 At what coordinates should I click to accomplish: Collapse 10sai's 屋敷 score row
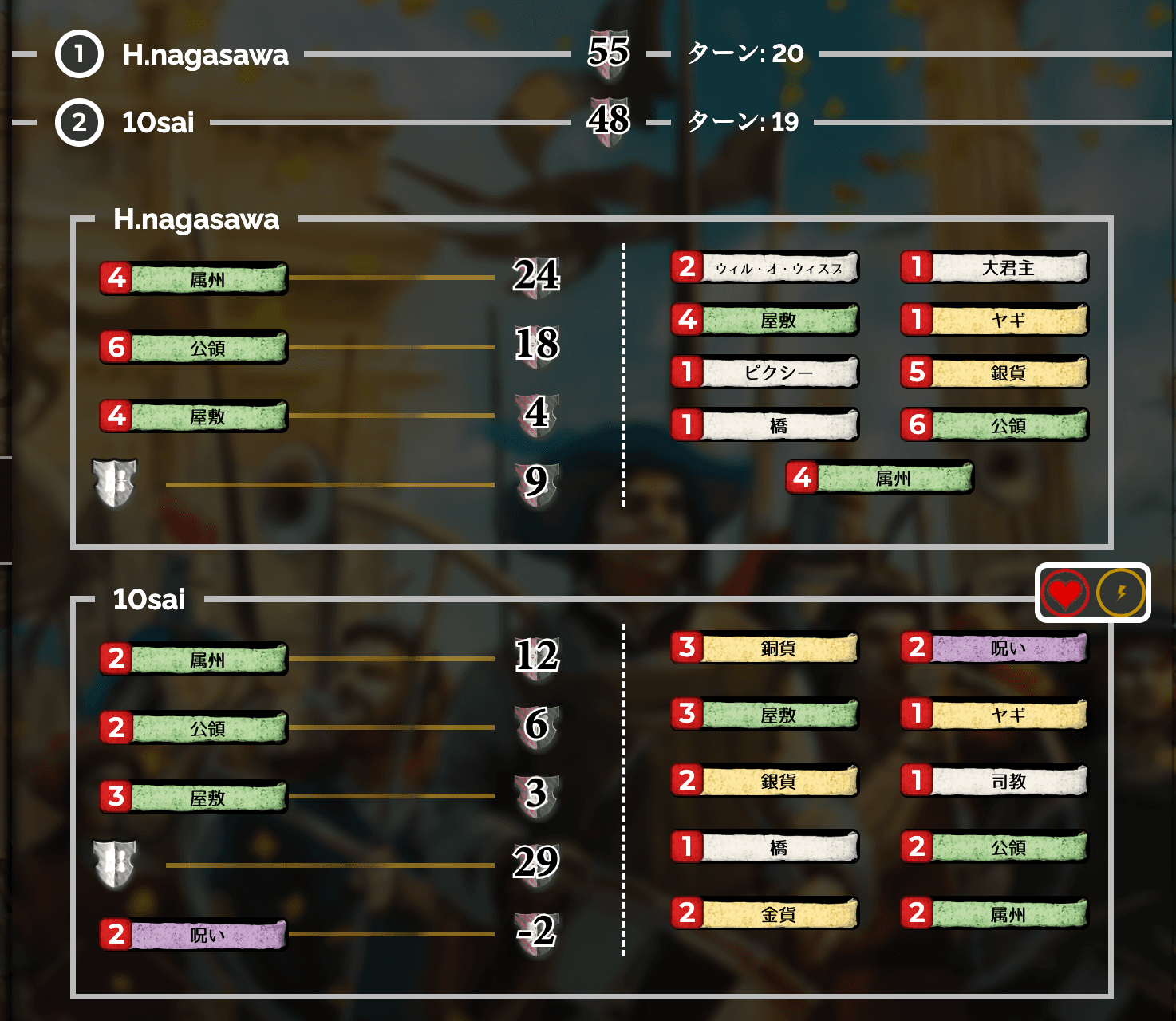(x=194, y=795)
